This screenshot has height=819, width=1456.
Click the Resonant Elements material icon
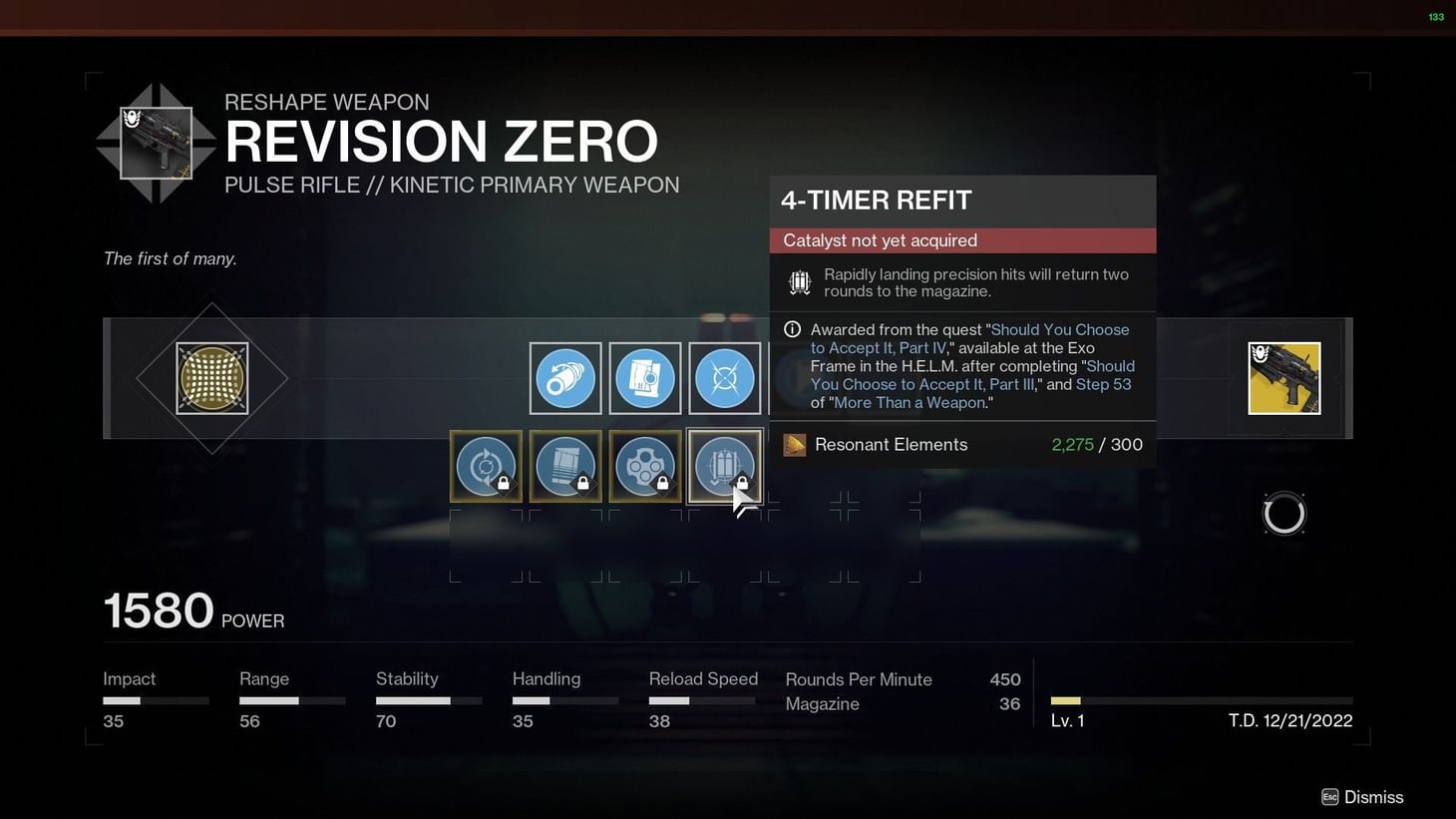(795, 445)
